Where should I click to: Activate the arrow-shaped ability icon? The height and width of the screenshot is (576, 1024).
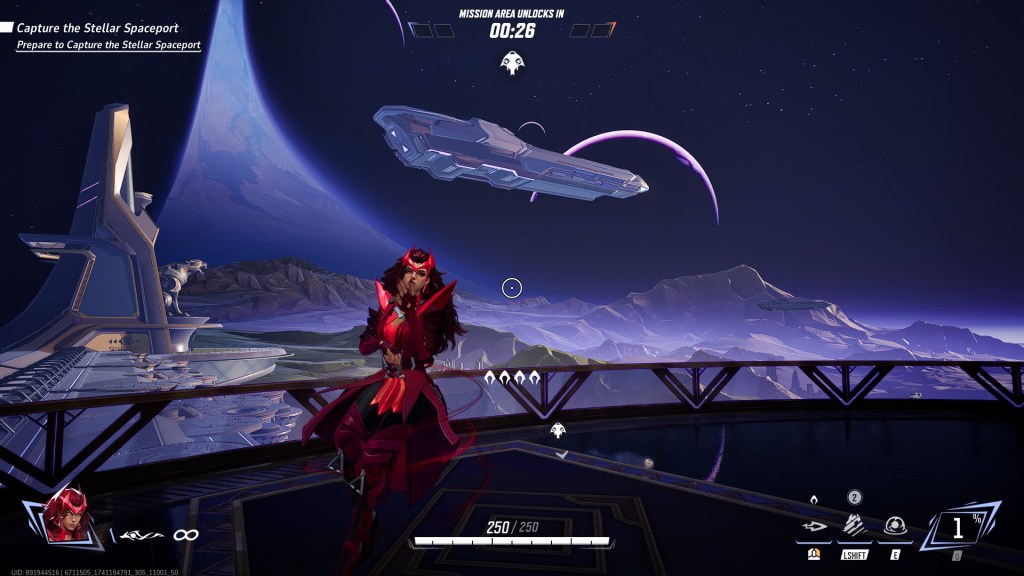tap(814, 526)
